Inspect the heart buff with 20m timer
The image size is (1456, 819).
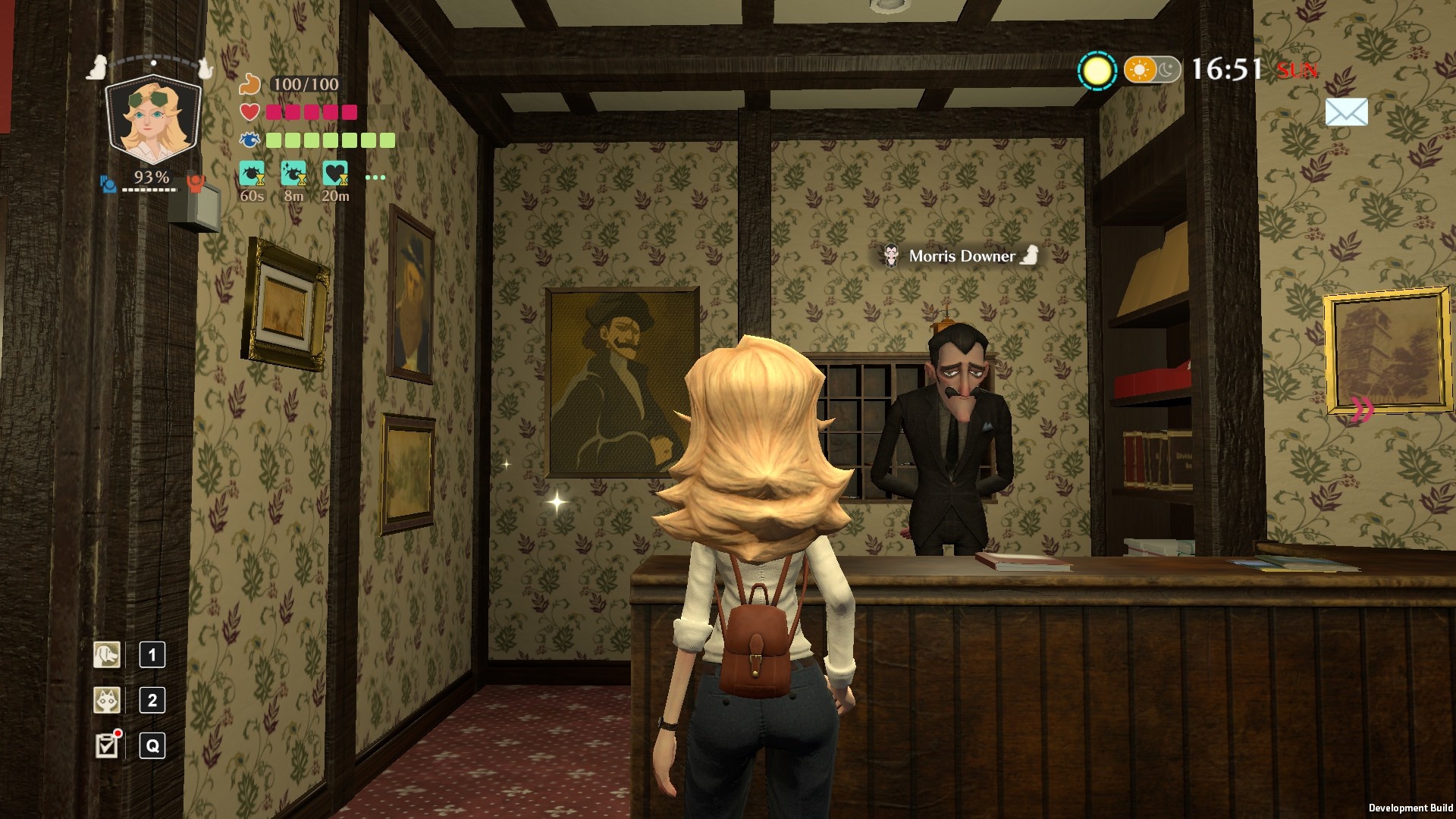click(335, 174)
